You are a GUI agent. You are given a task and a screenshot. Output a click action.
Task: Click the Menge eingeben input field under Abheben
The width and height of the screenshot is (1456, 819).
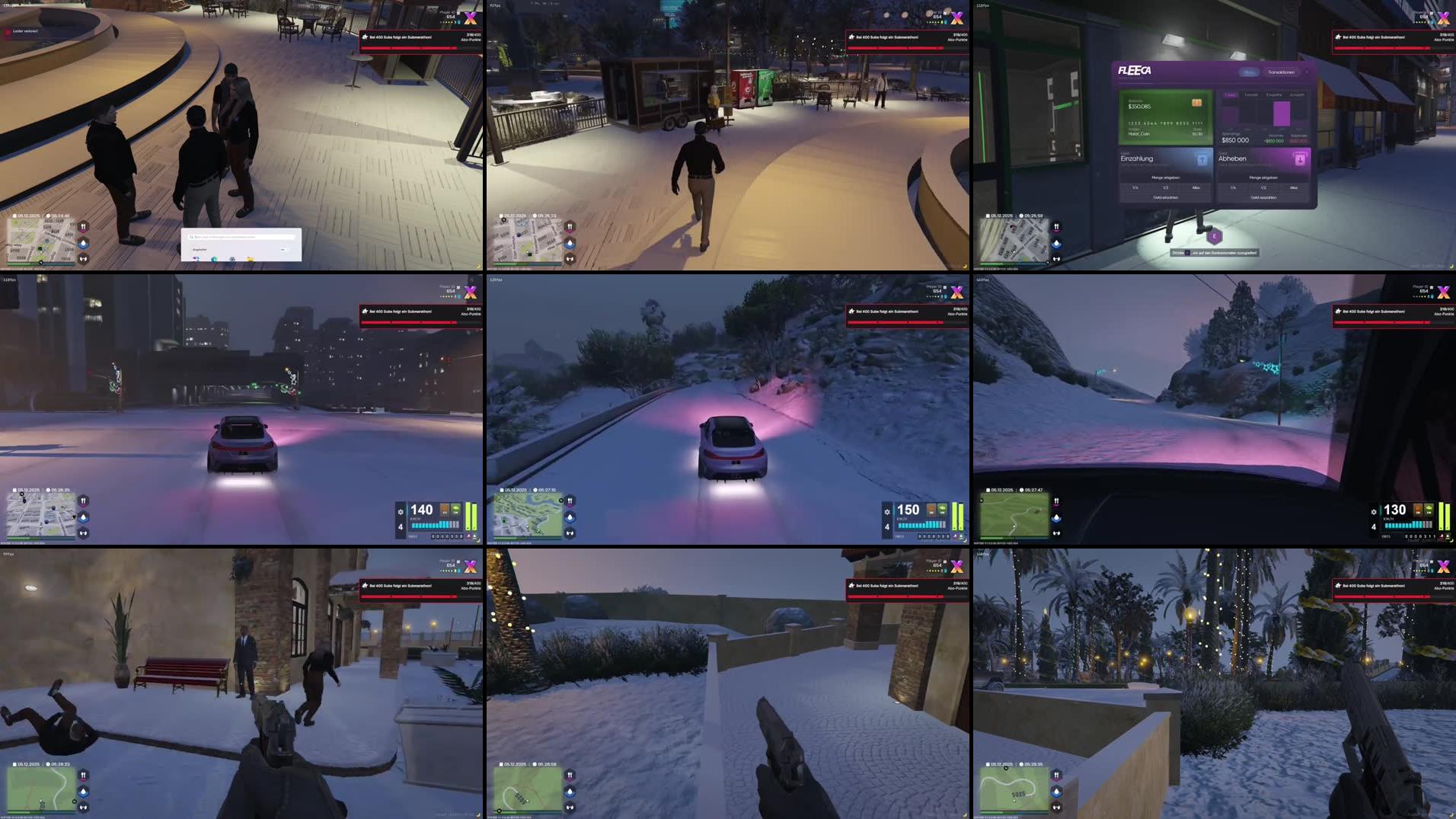point(1263,178)
